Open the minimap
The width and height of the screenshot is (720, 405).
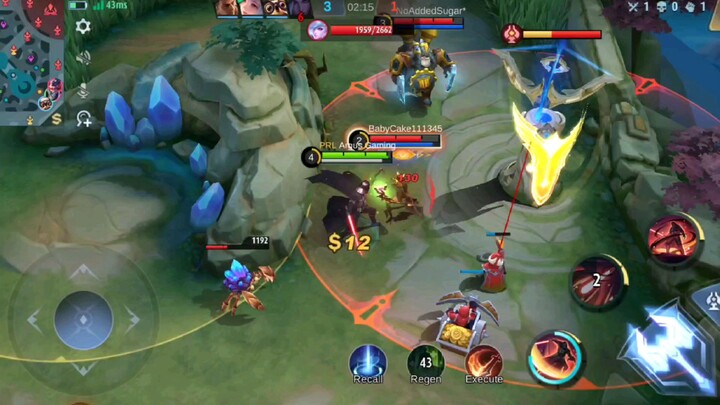coord(30,55)
